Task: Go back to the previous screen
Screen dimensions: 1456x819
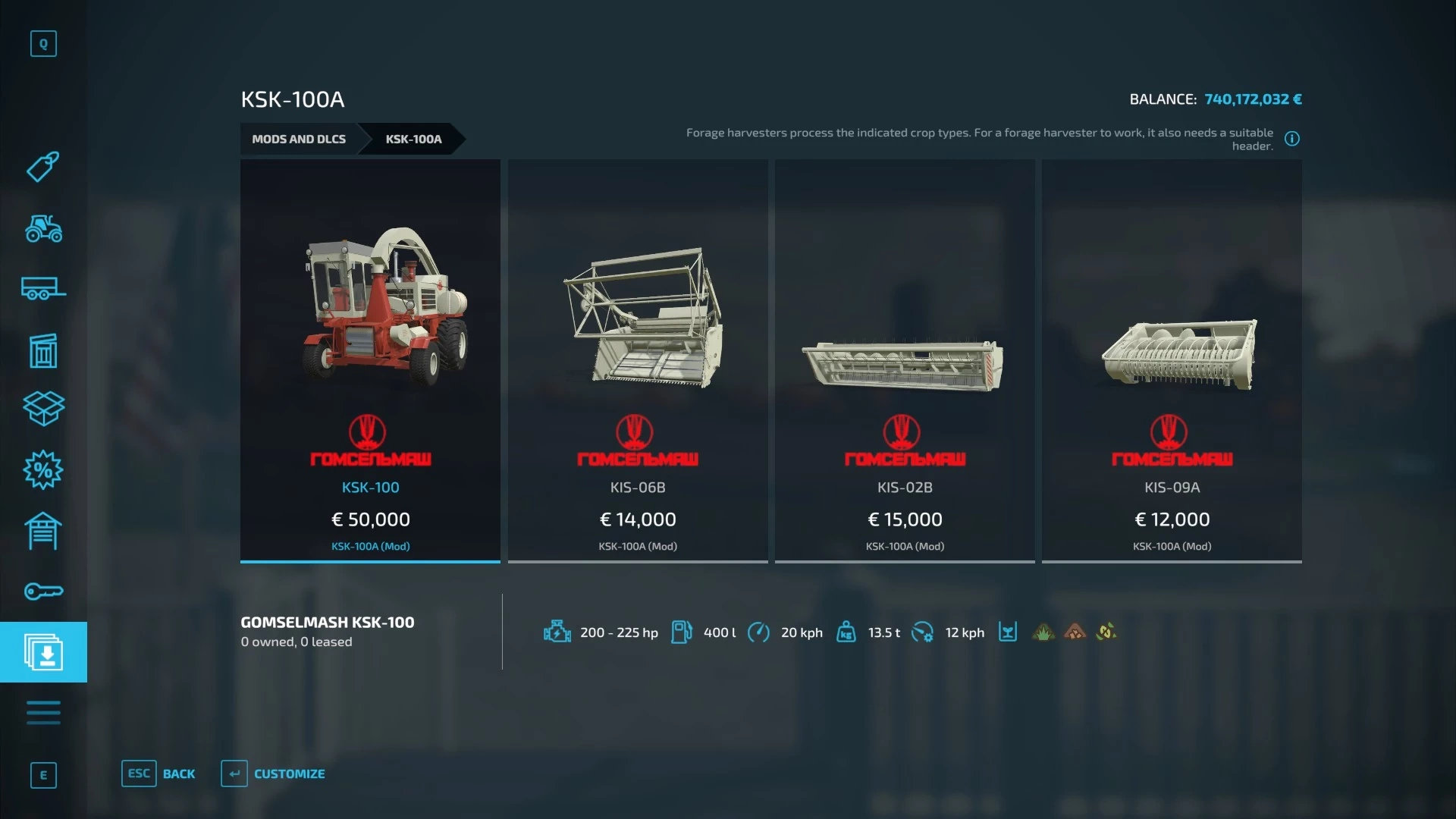Action: coord(158,773)
